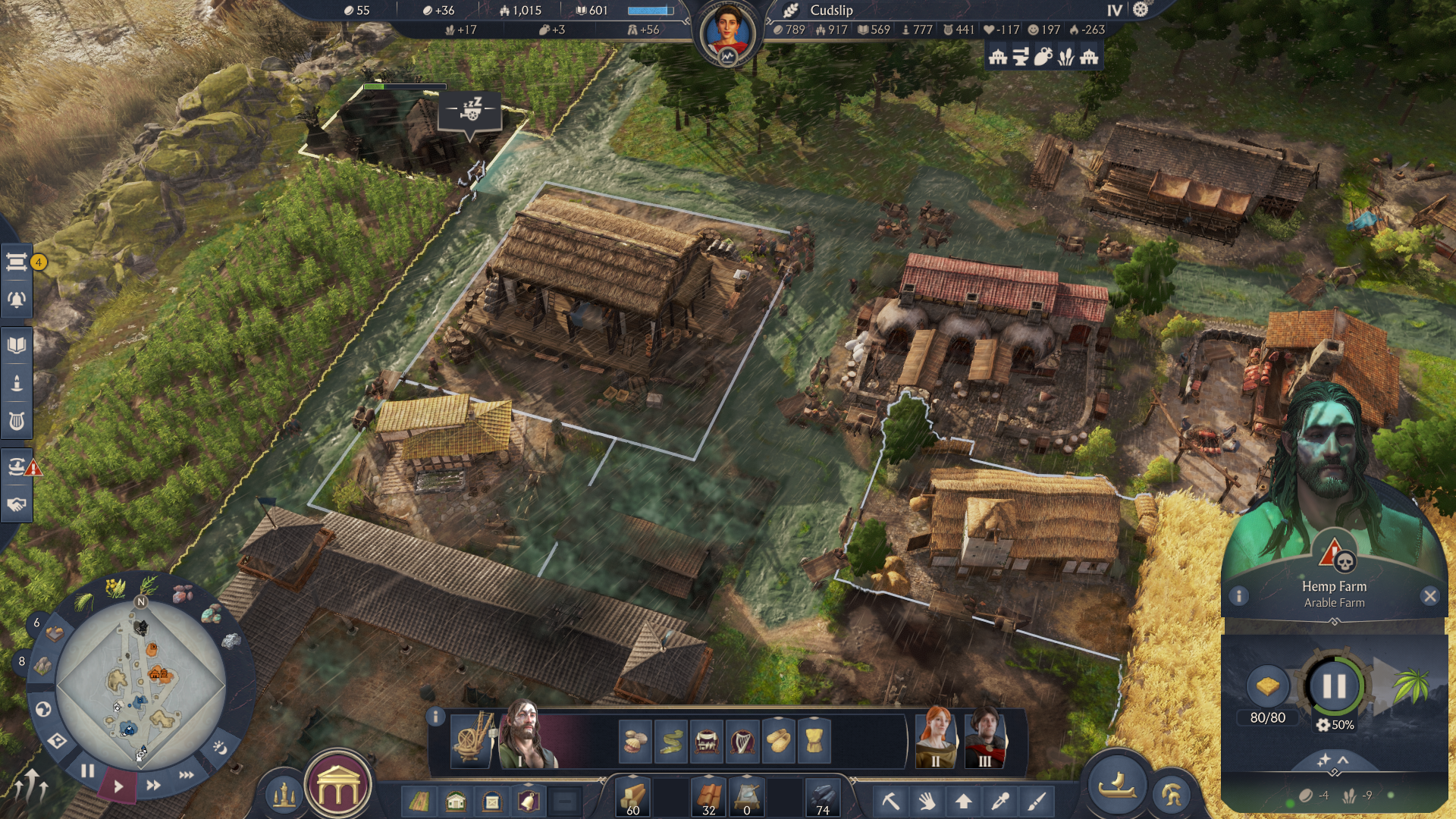Pause production at the Hemp Farm
The image size is (1456, 819).
[1334, 686]
